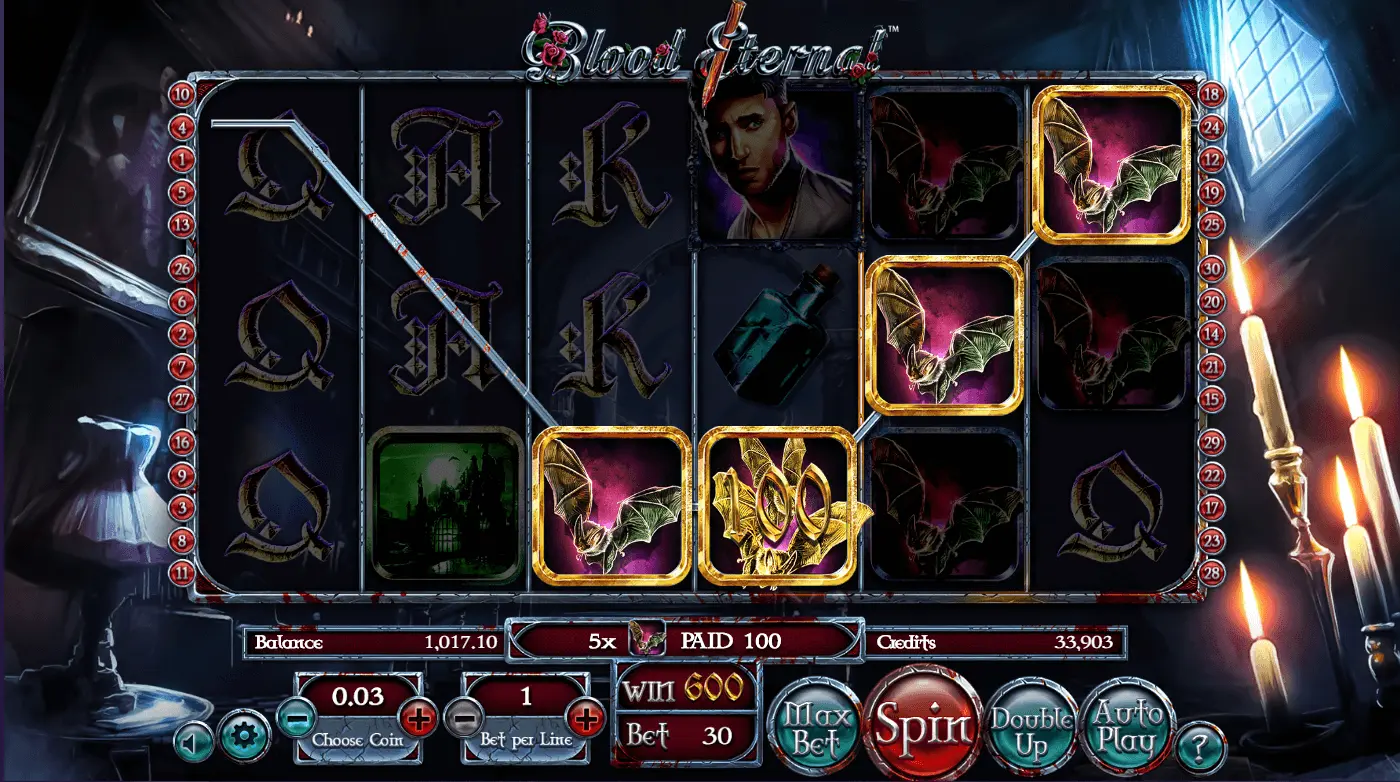Screen dimensions: 1400x782
Task: Select payline number 11 marker
Action: tap(182, 573)
